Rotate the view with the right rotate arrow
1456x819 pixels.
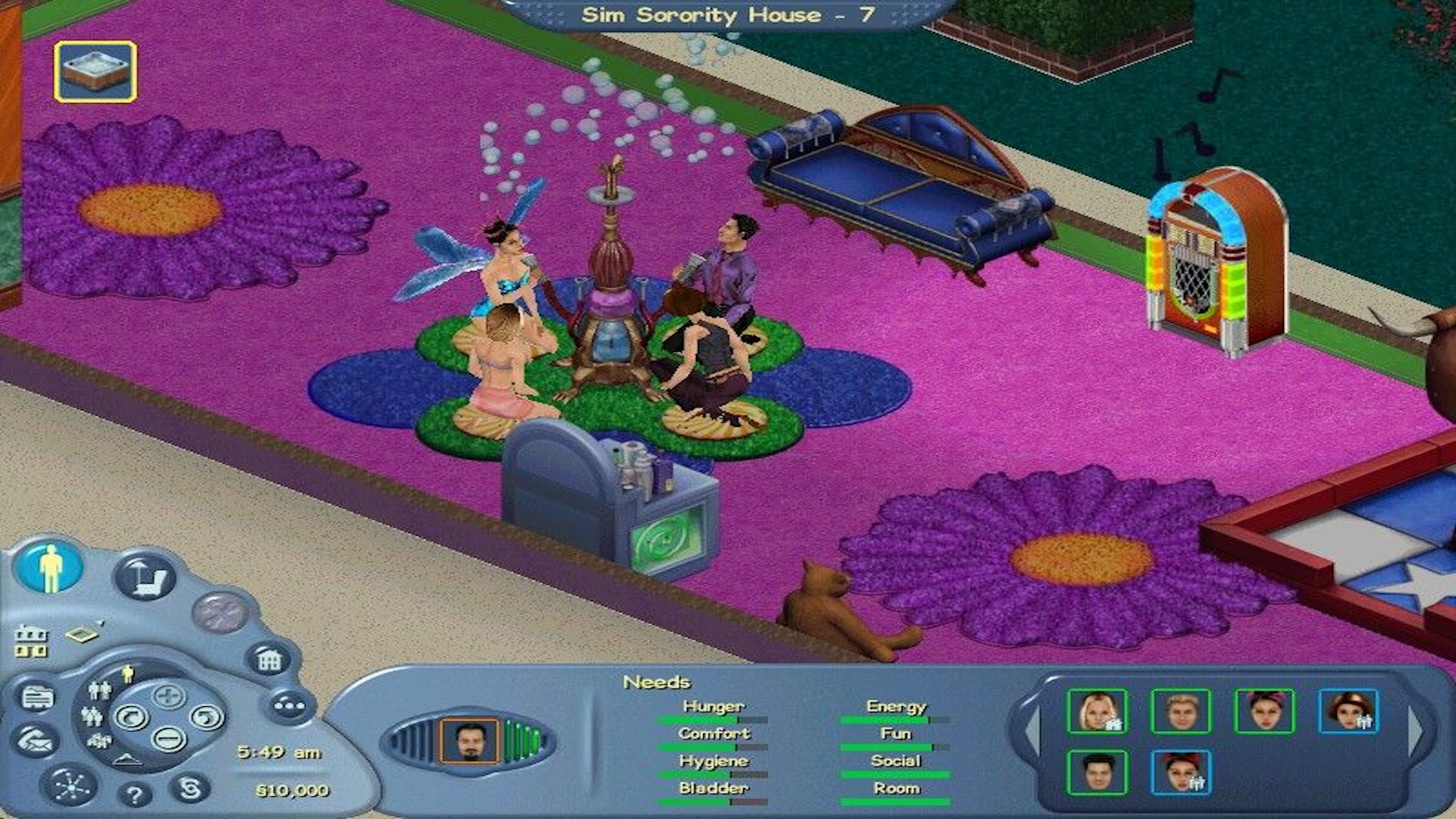tap(206, 717)
